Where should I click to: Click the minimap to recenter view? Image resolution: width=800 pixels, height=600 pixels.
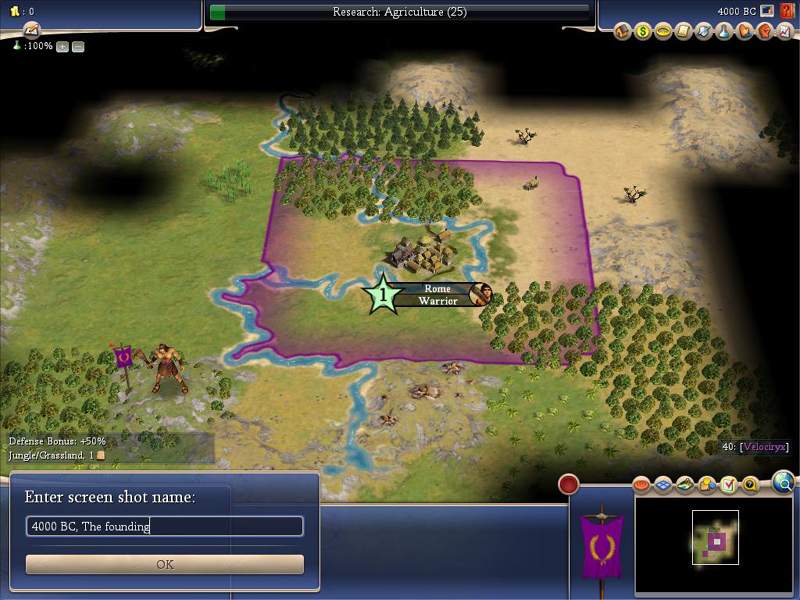coord(715,542)
